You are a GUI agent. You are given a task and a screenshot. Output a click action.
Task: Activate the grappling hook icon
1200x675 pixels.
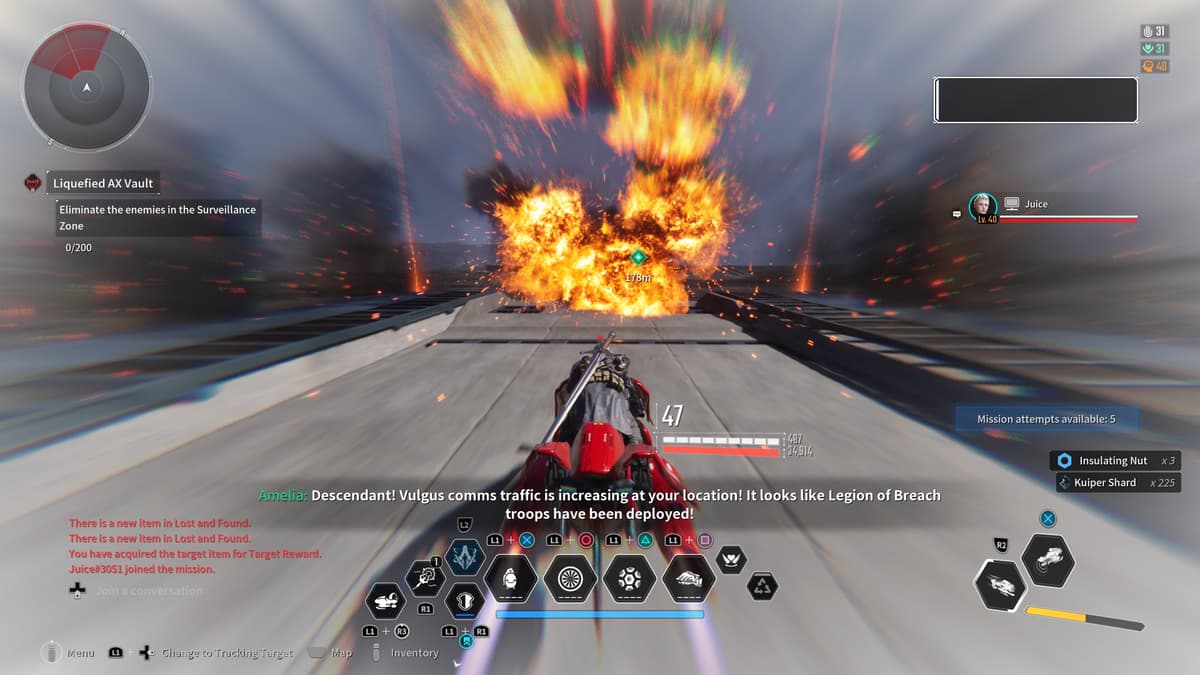(425, 577)
